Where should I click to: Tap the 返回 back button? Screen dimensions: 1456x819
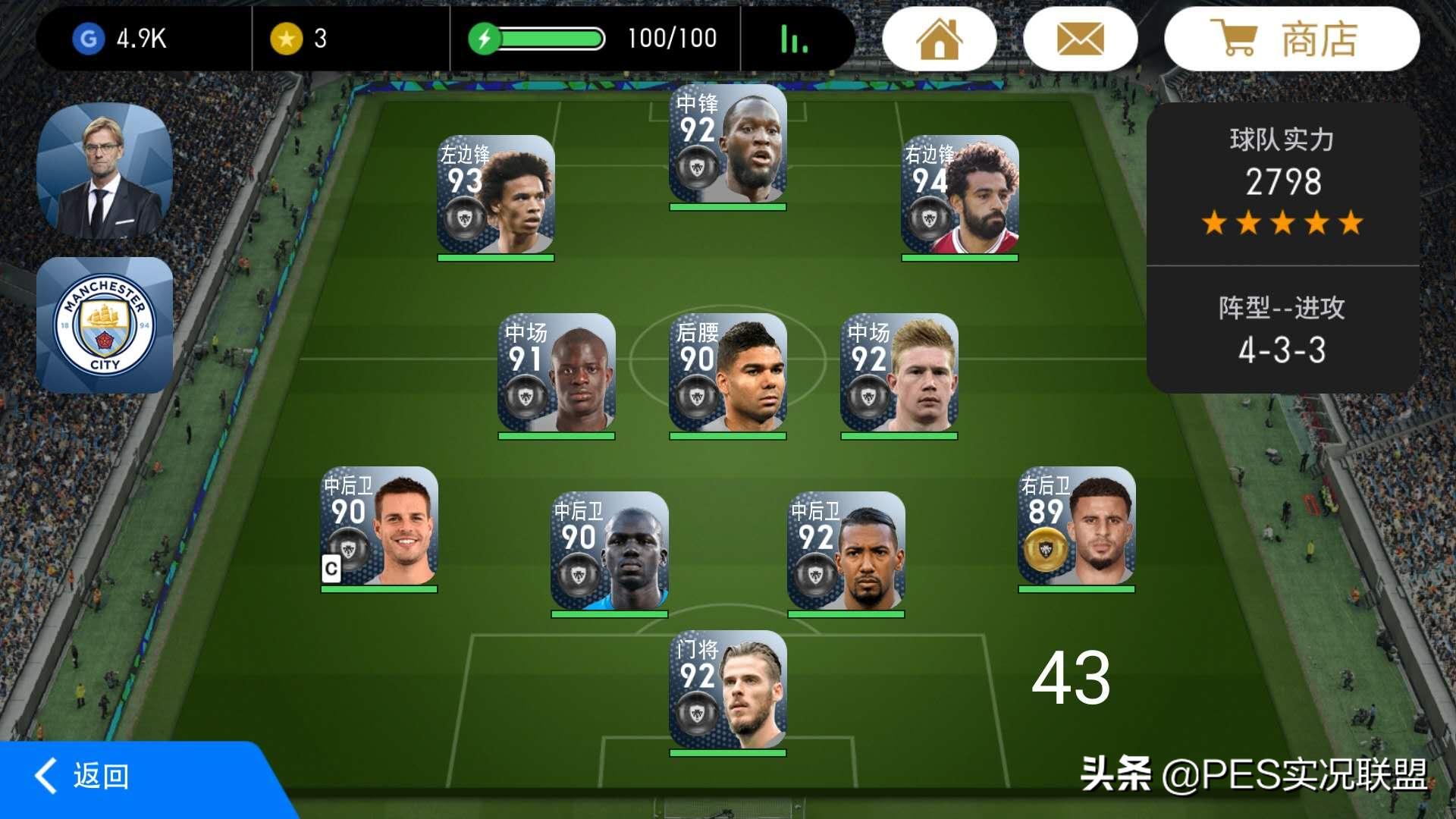[x=83, y=776]
